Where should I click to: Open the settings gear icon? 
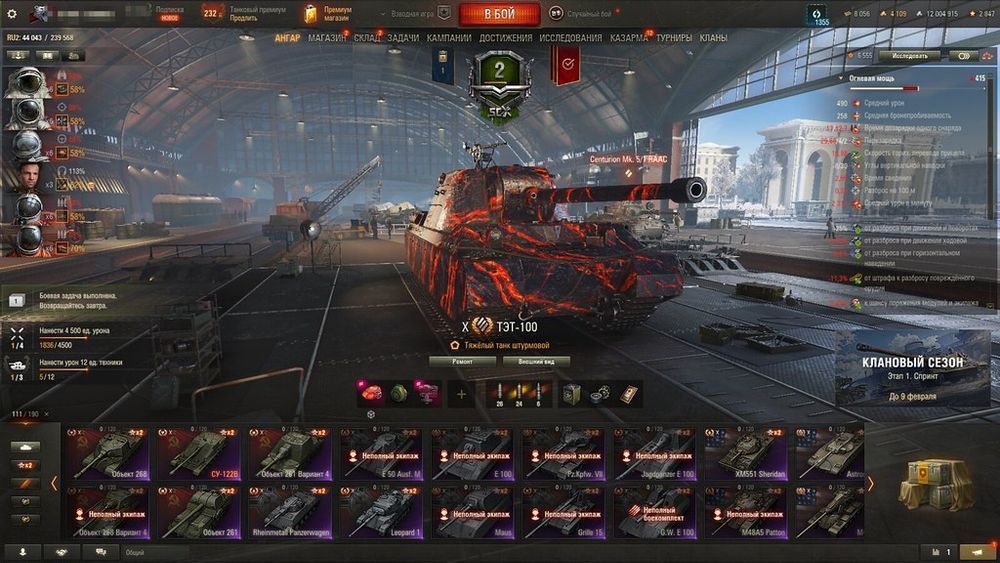12,14
